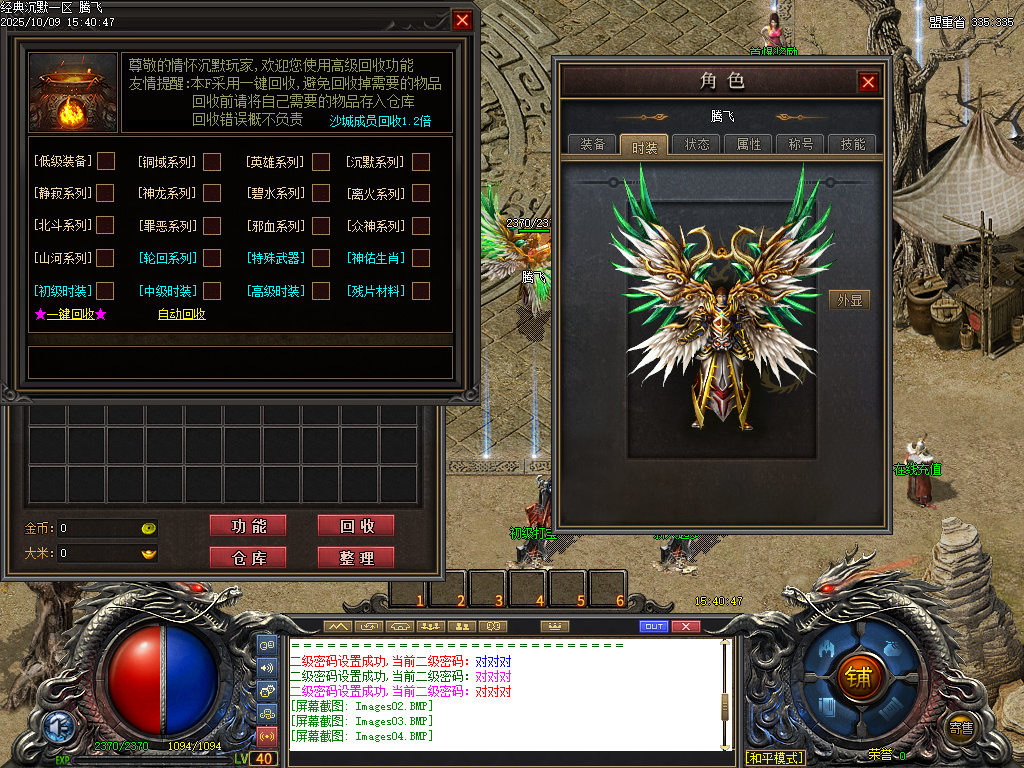Viewport: 1024px width, 768px height.
Task: Click the blue OUT button above chat
Action: point(653,626)
